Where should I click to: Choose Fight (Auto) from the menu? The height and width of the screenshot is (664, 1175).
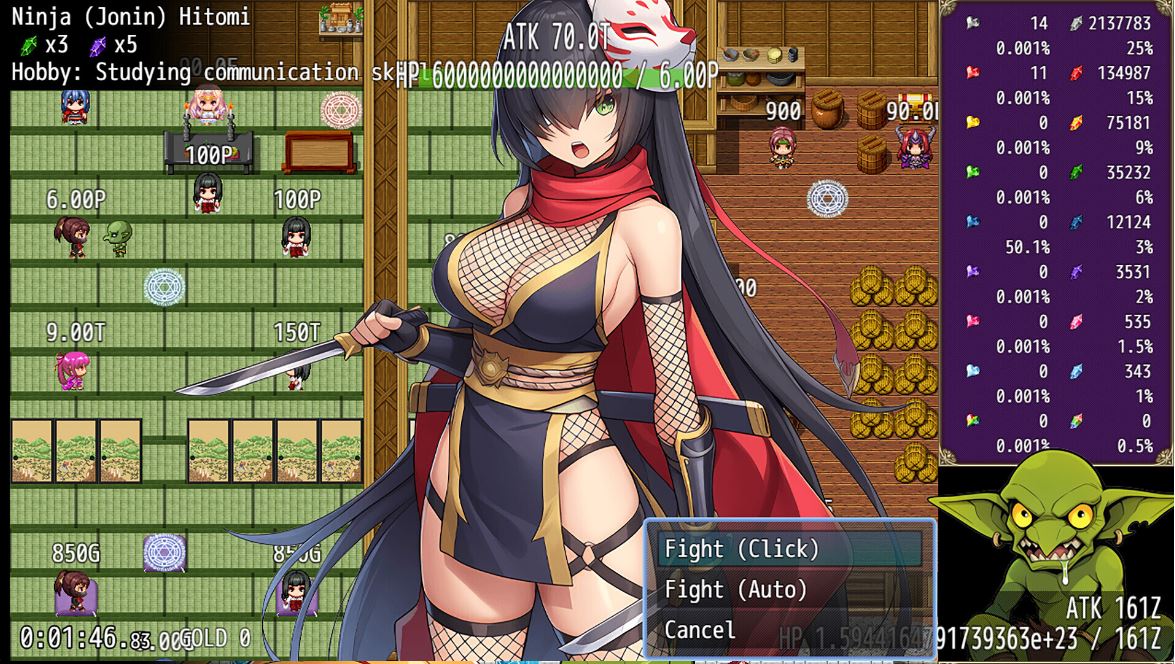[736, 590]
